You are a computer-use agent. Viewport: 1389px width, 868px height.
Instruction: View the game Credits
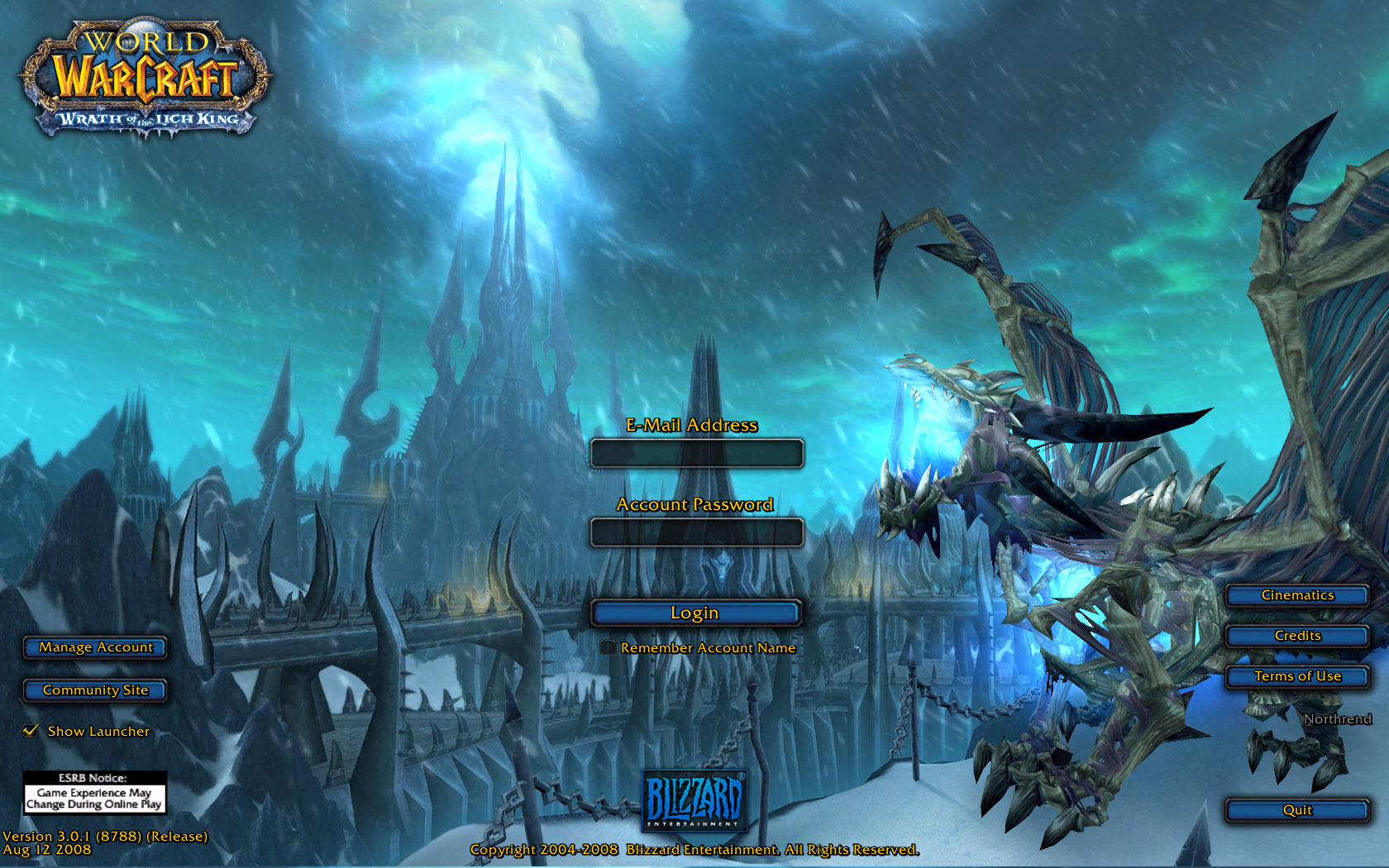click(1297, 636)
